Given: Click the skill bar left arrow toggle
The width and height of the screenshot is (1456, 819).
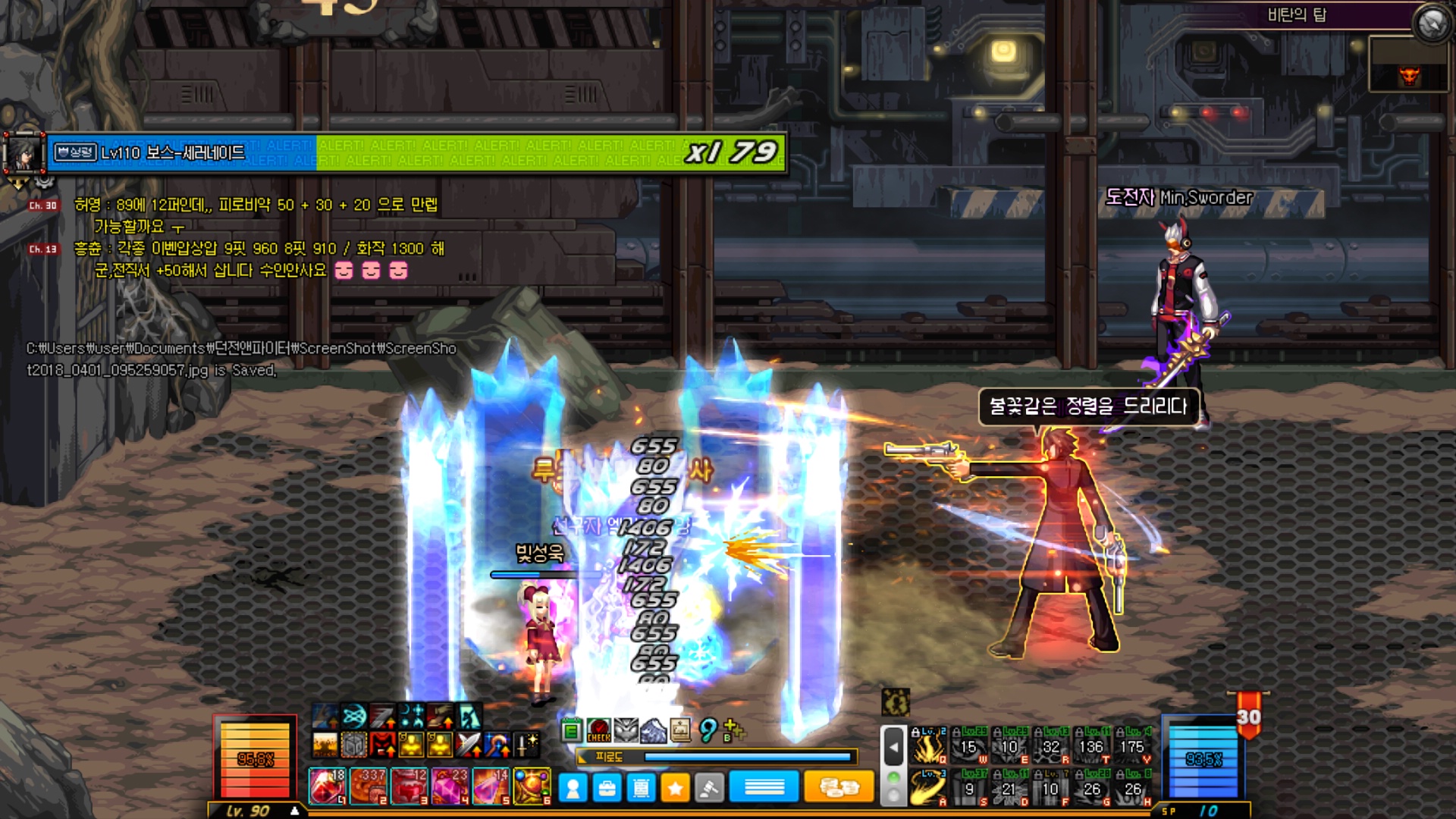Looking at the screenshot, I should click(x=894, y=747).
